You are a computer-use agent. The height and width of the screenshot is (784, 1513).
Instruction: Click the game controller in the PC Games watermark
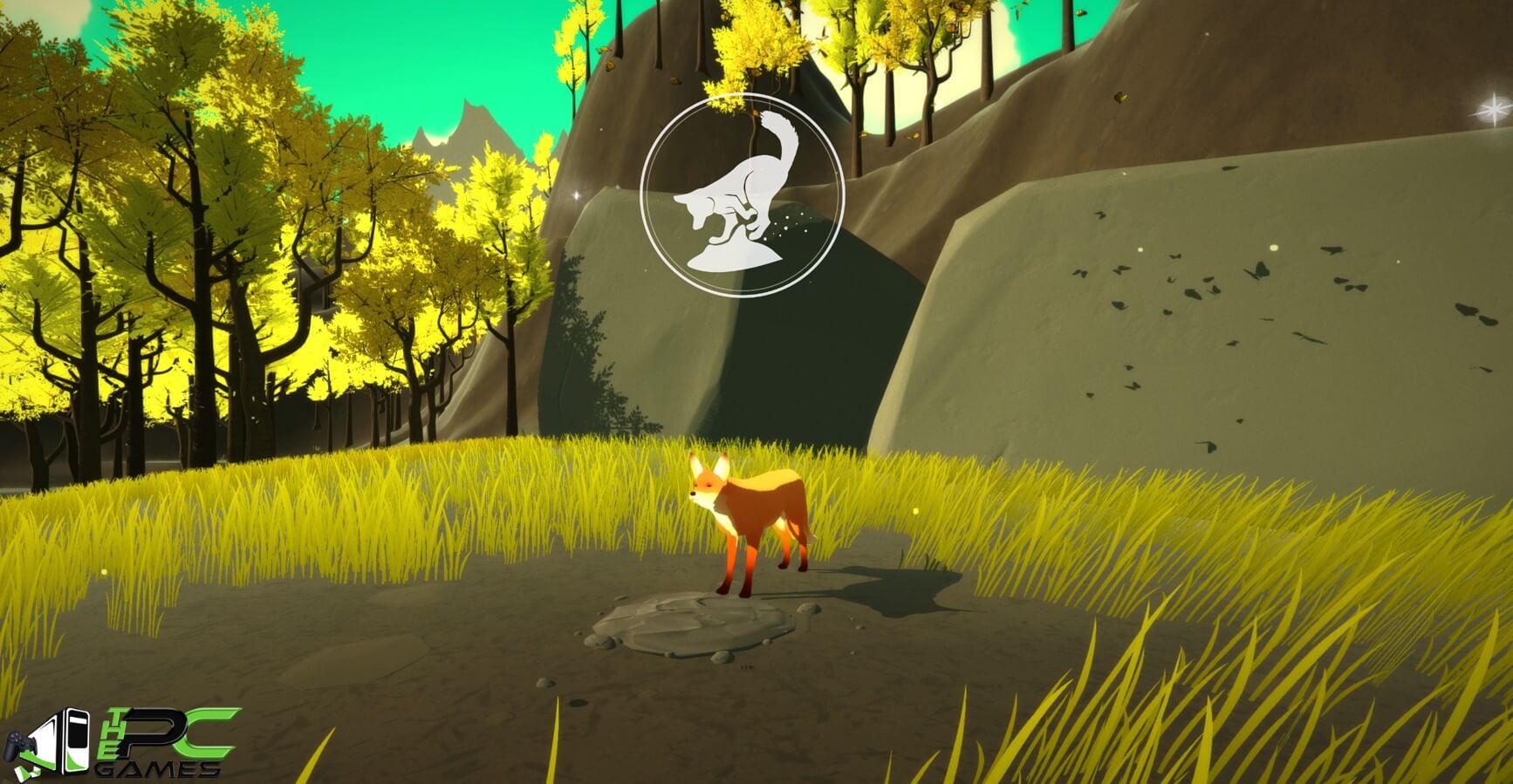tap(22, 743)
